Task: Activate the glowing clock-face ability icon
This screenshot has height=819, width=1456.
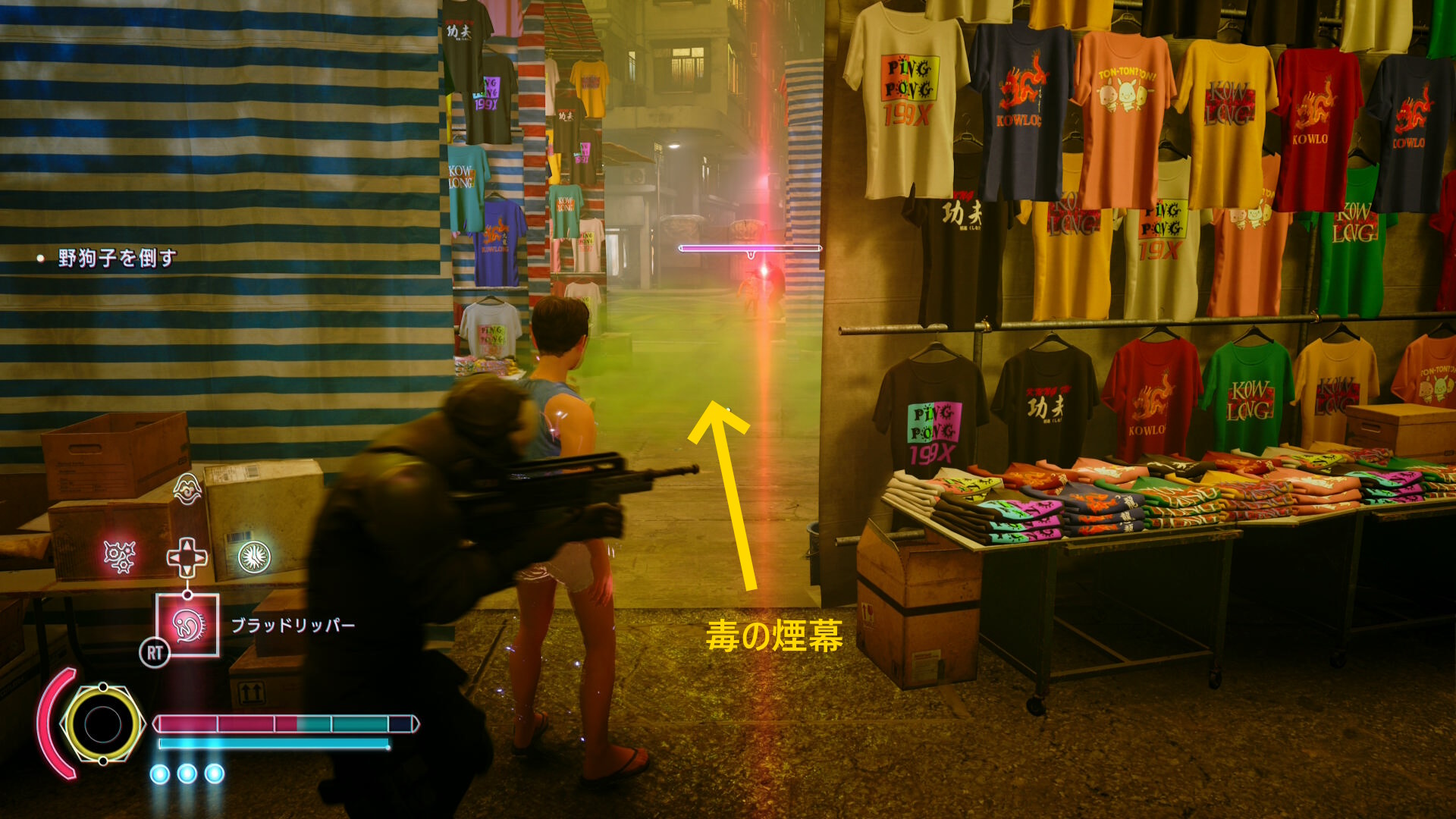Action: 254,557
